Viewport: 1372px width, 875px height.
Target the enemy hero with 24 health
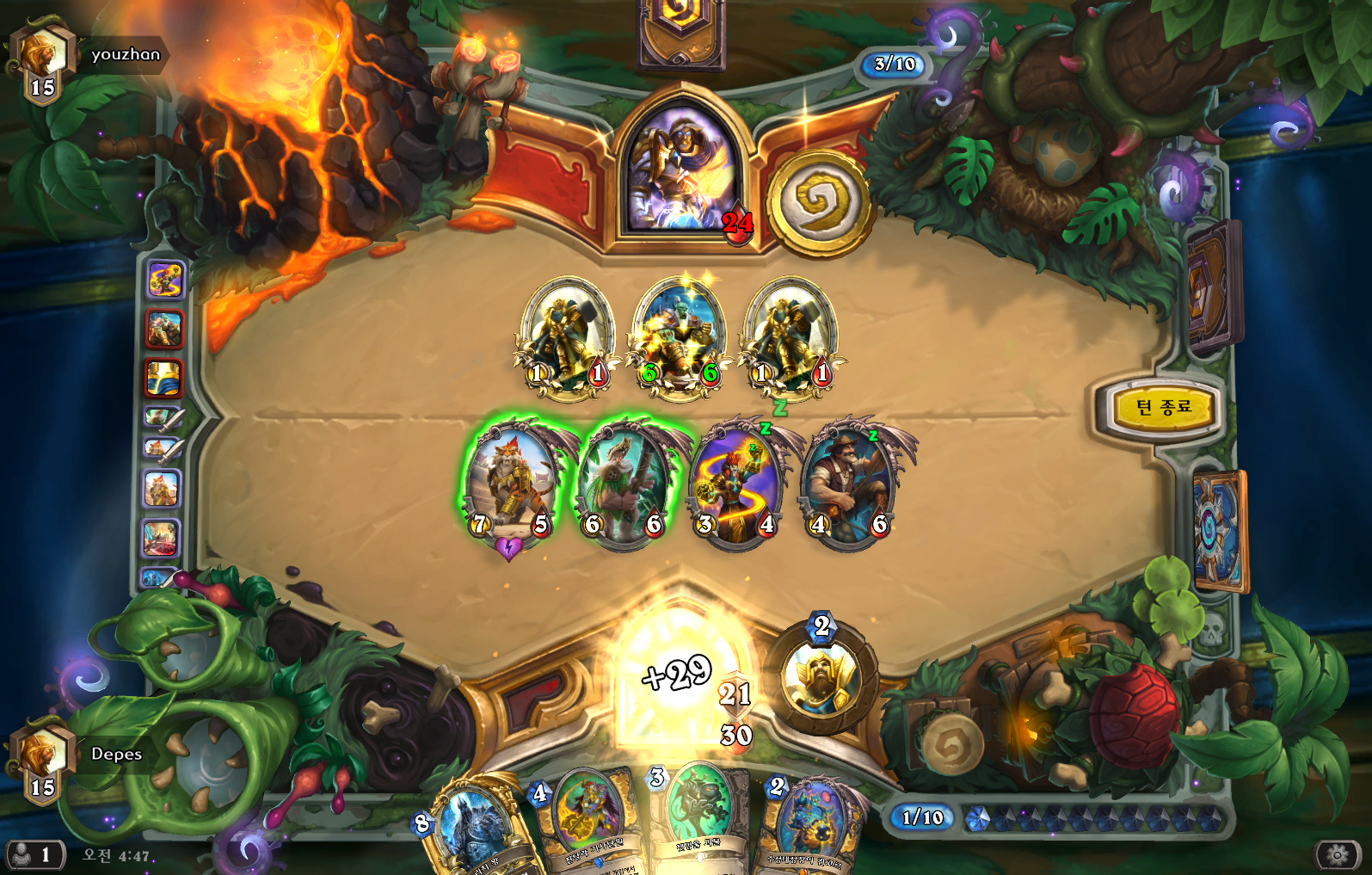681,169
